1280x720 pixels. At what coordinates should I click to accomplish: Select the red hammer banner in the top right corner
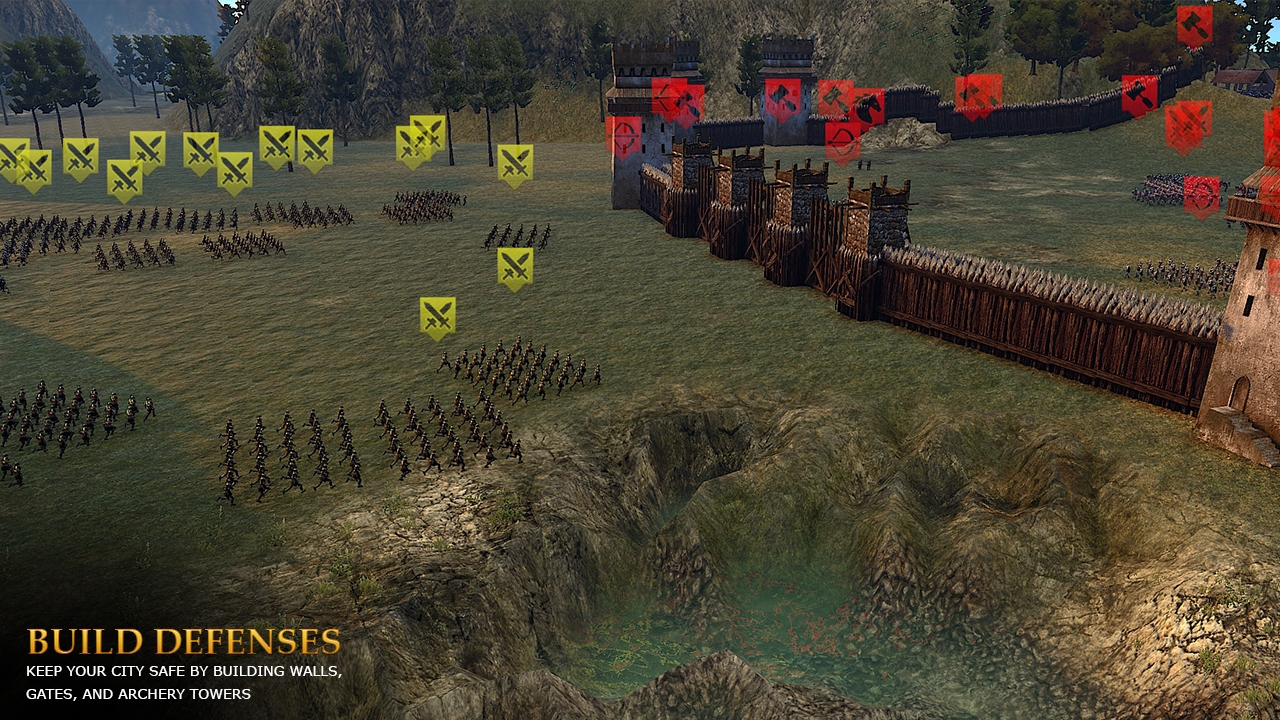click(1192, 26)
